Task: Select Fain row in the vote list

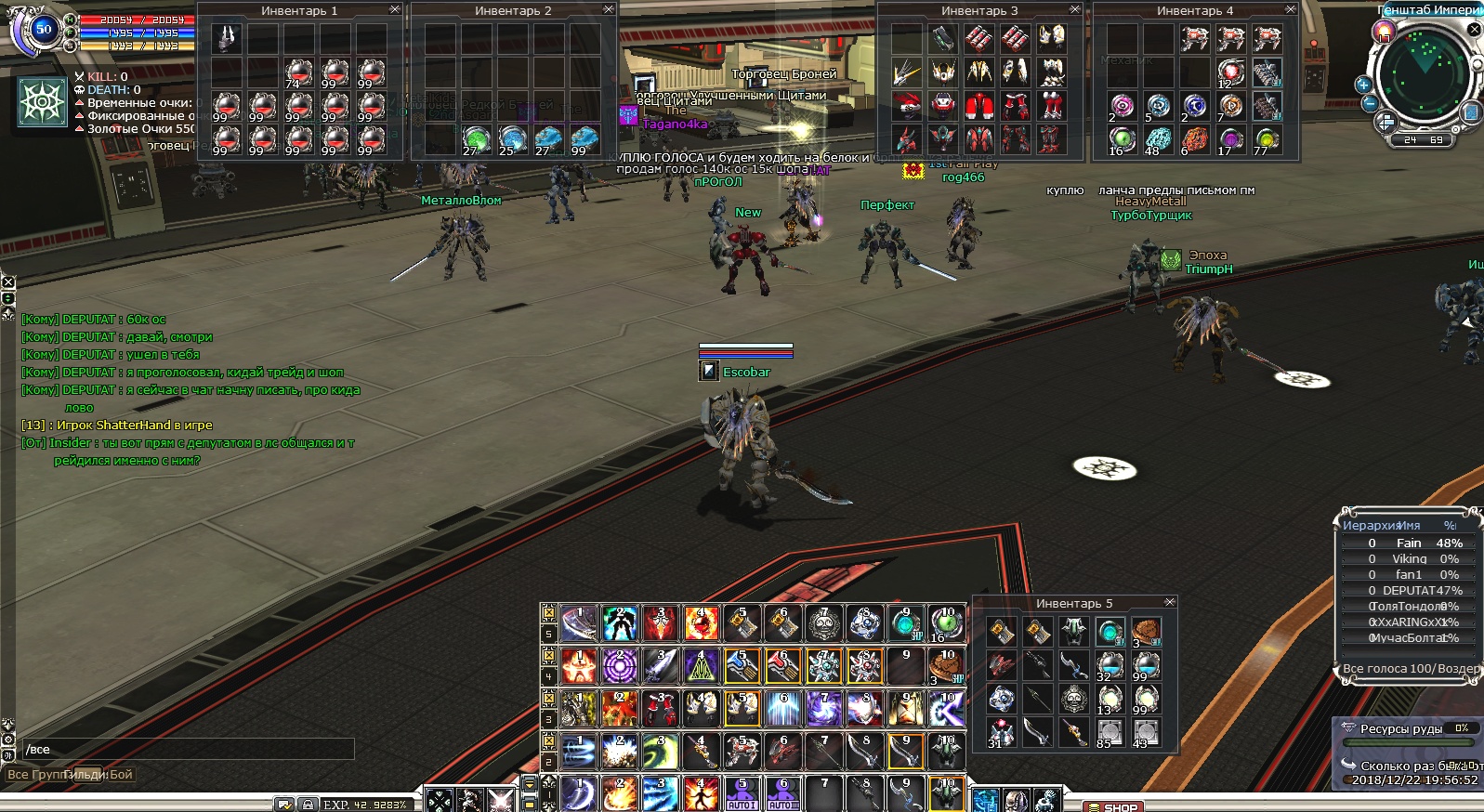Action: pyautogui.click(x=1408, y=543)
